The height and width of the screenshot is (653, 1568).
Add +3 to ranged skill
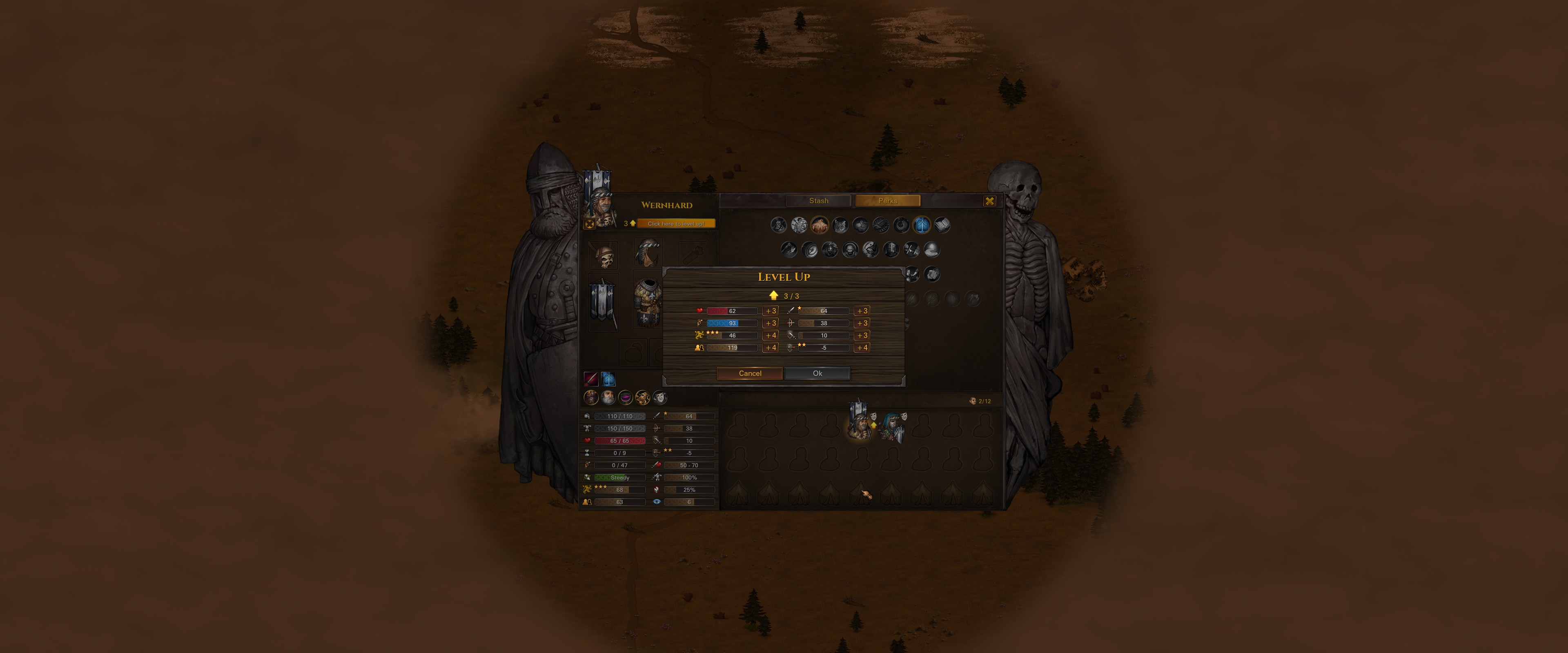861,323
